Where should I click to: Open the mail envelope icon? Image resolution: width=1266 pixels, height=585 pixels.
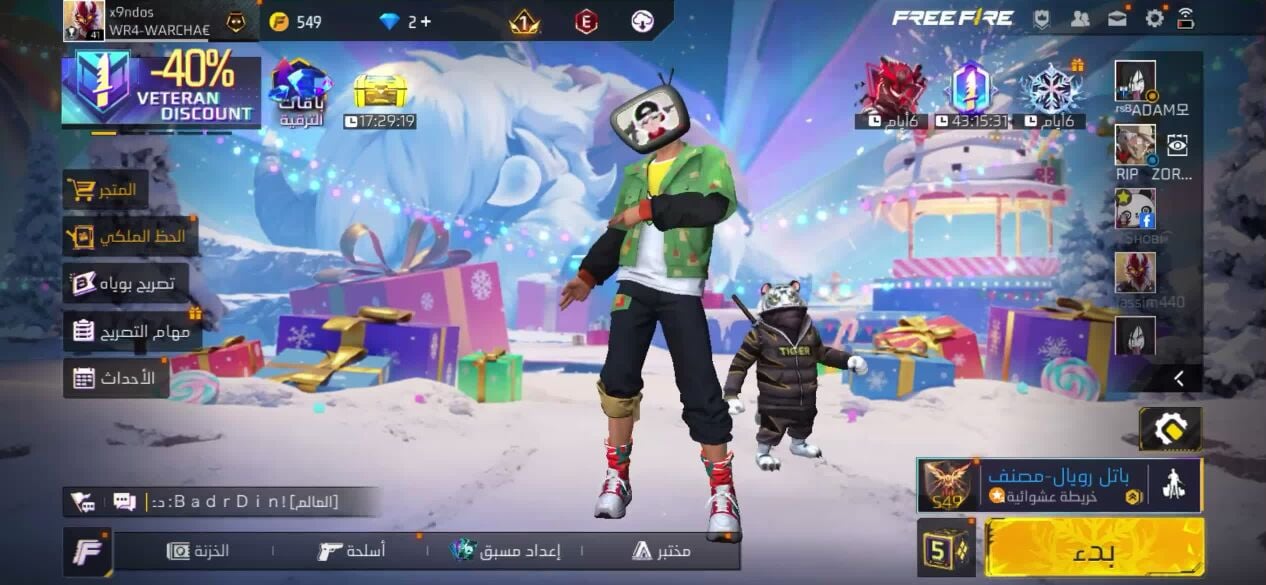coord(1118,18)
